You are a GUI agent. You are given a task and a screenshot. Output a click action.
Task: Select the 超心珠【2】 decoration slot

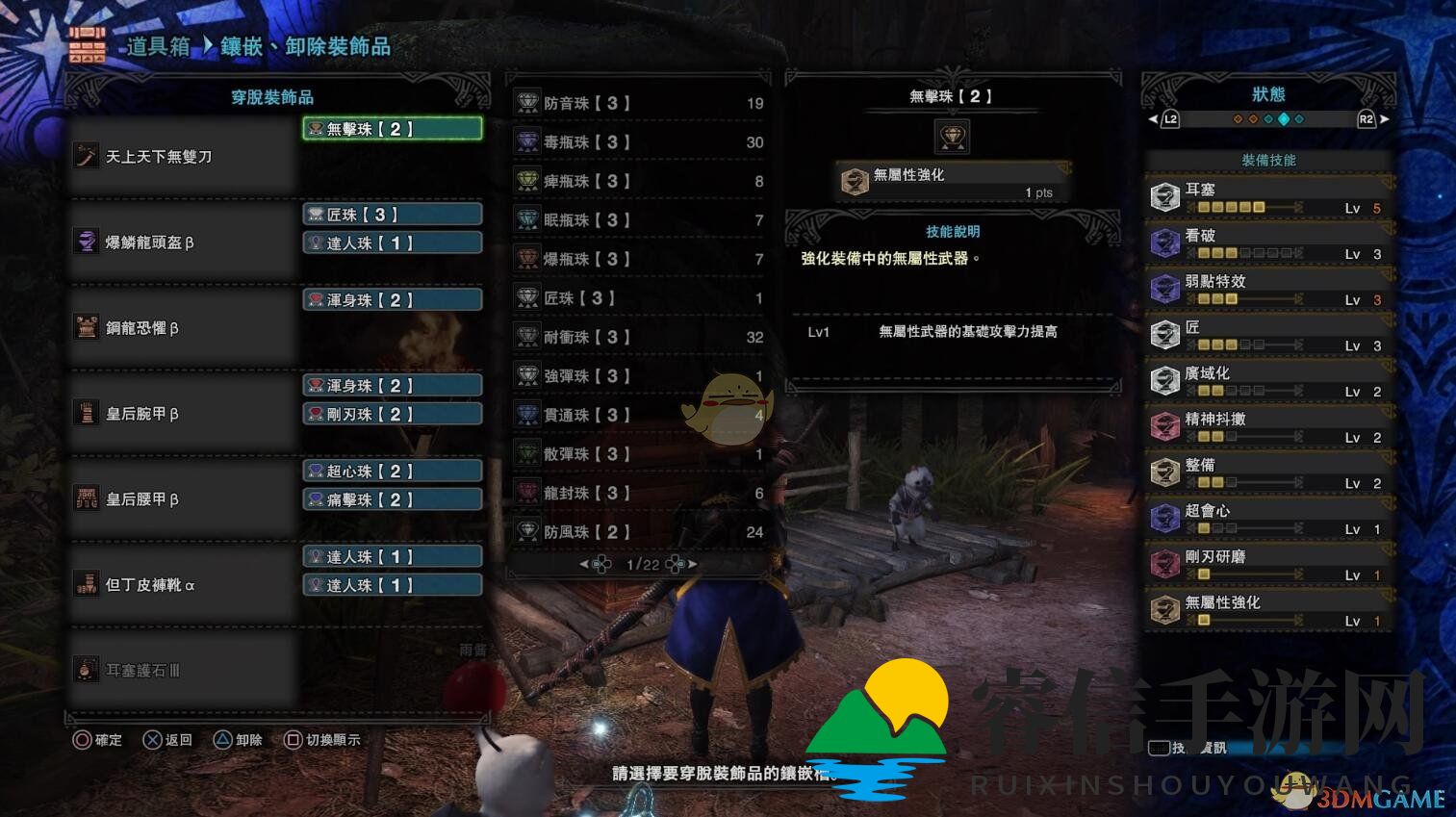[393, 472]
